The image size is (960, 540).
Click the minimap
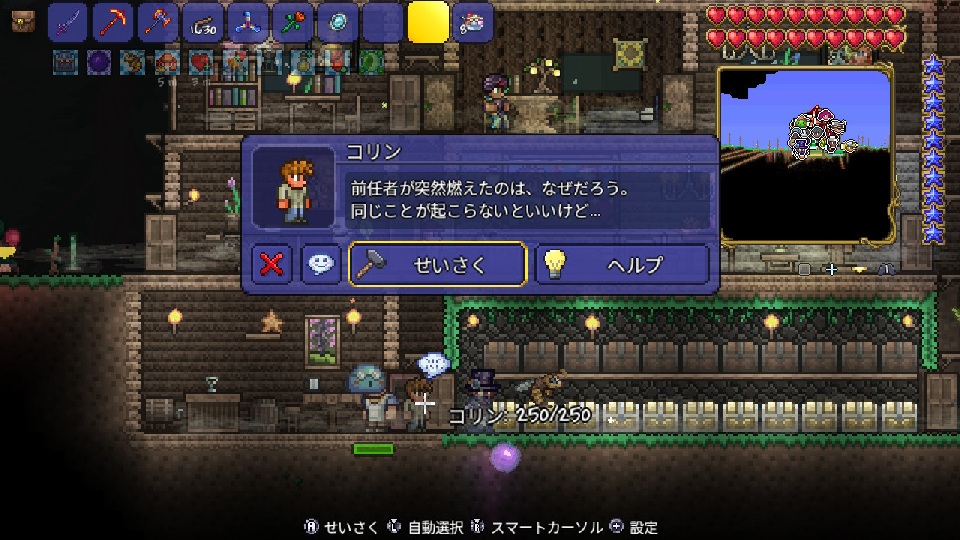pos(805,155)
